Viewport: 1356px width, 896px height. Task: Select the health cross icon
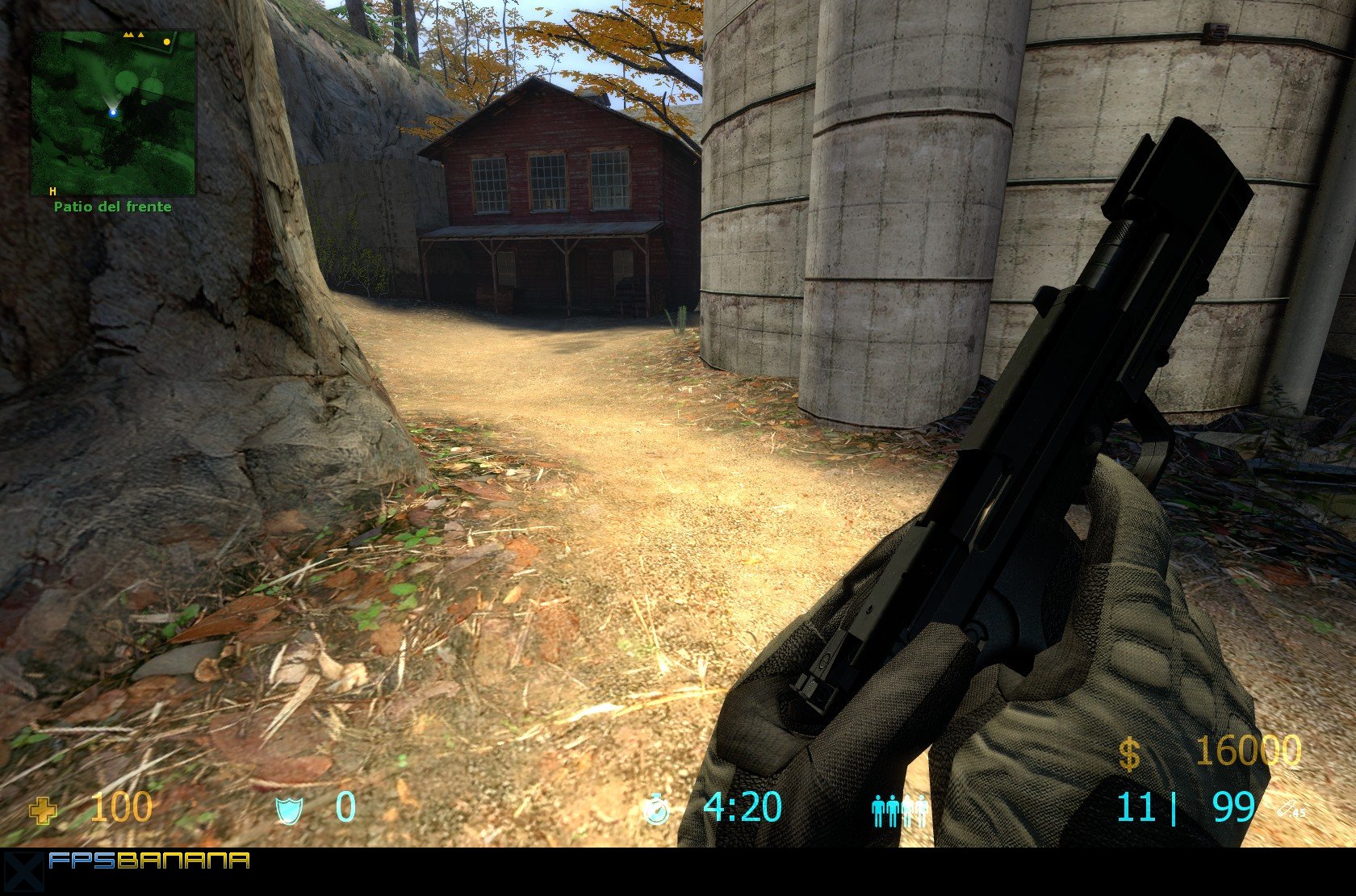click(43, 810)
